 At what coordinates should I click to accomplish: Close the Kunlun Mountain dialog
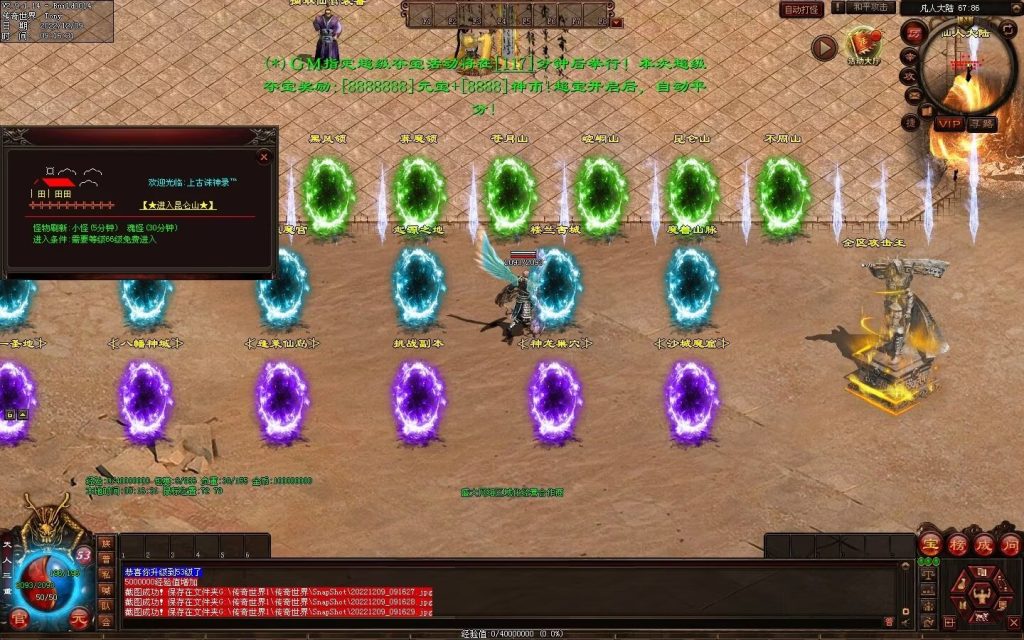264,157
